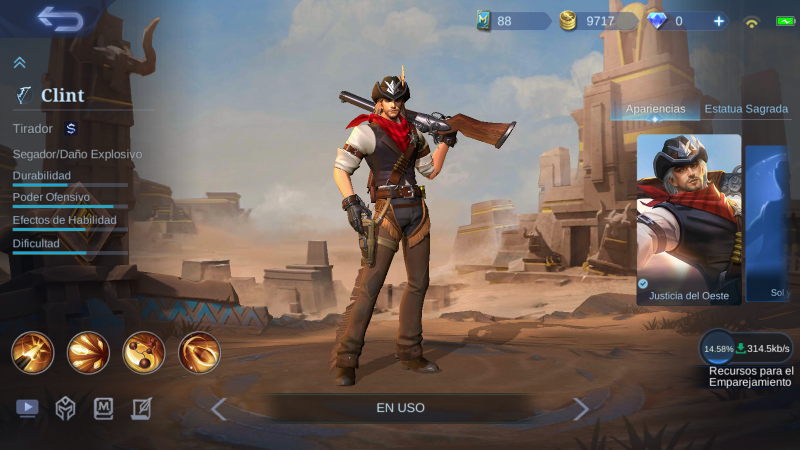The height and width of the screenshot is (450, 800).
Task: View the second skill with fanned bullets
Action: coord(88,352)
